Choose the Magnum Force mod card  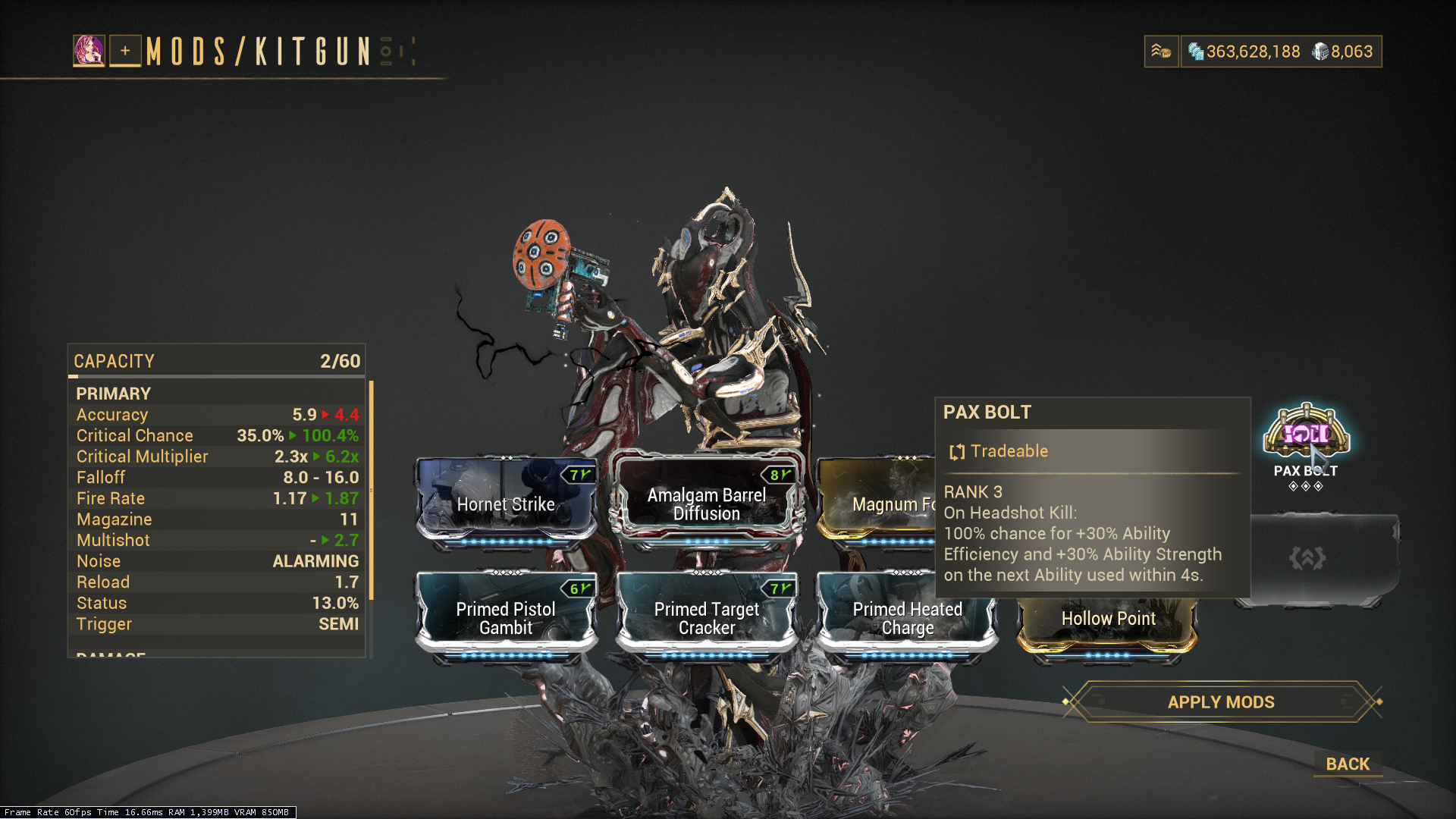[876, 504]
